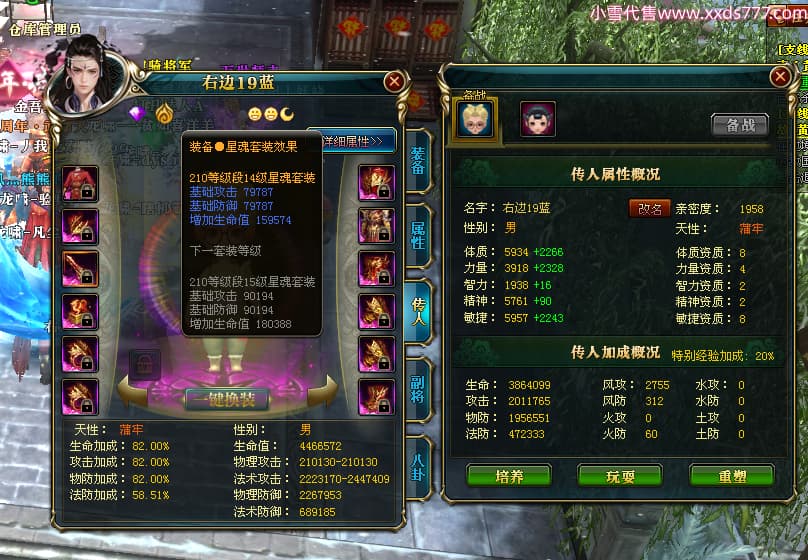The height and width of the screenshot is (560, 808).
Task: Rename the heir with 改名 button
Action: click(x=649, y=208)
